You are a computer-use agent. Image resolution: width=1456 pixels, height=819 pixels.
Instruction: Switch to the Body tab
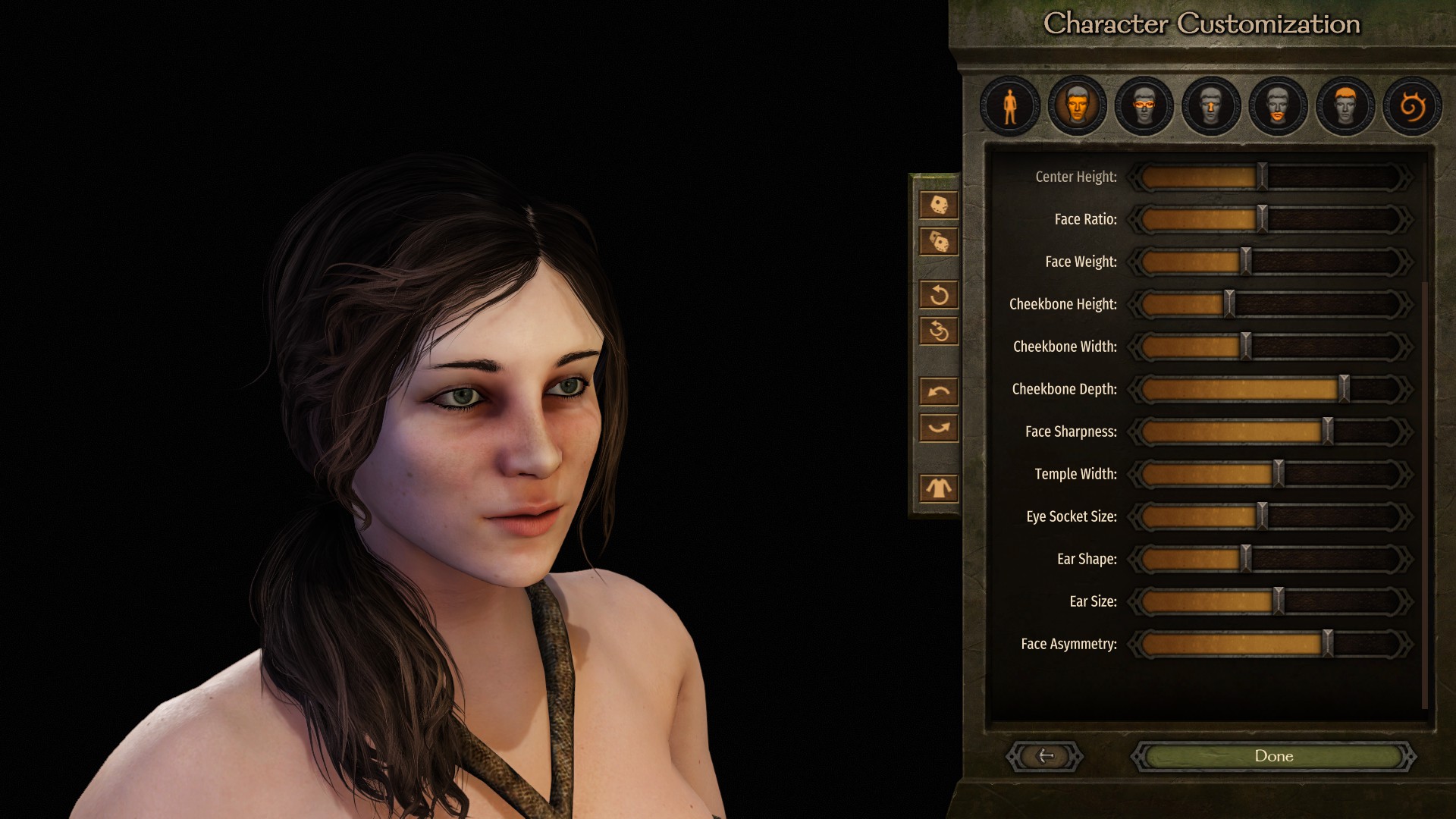click(x=1009, y=106)
